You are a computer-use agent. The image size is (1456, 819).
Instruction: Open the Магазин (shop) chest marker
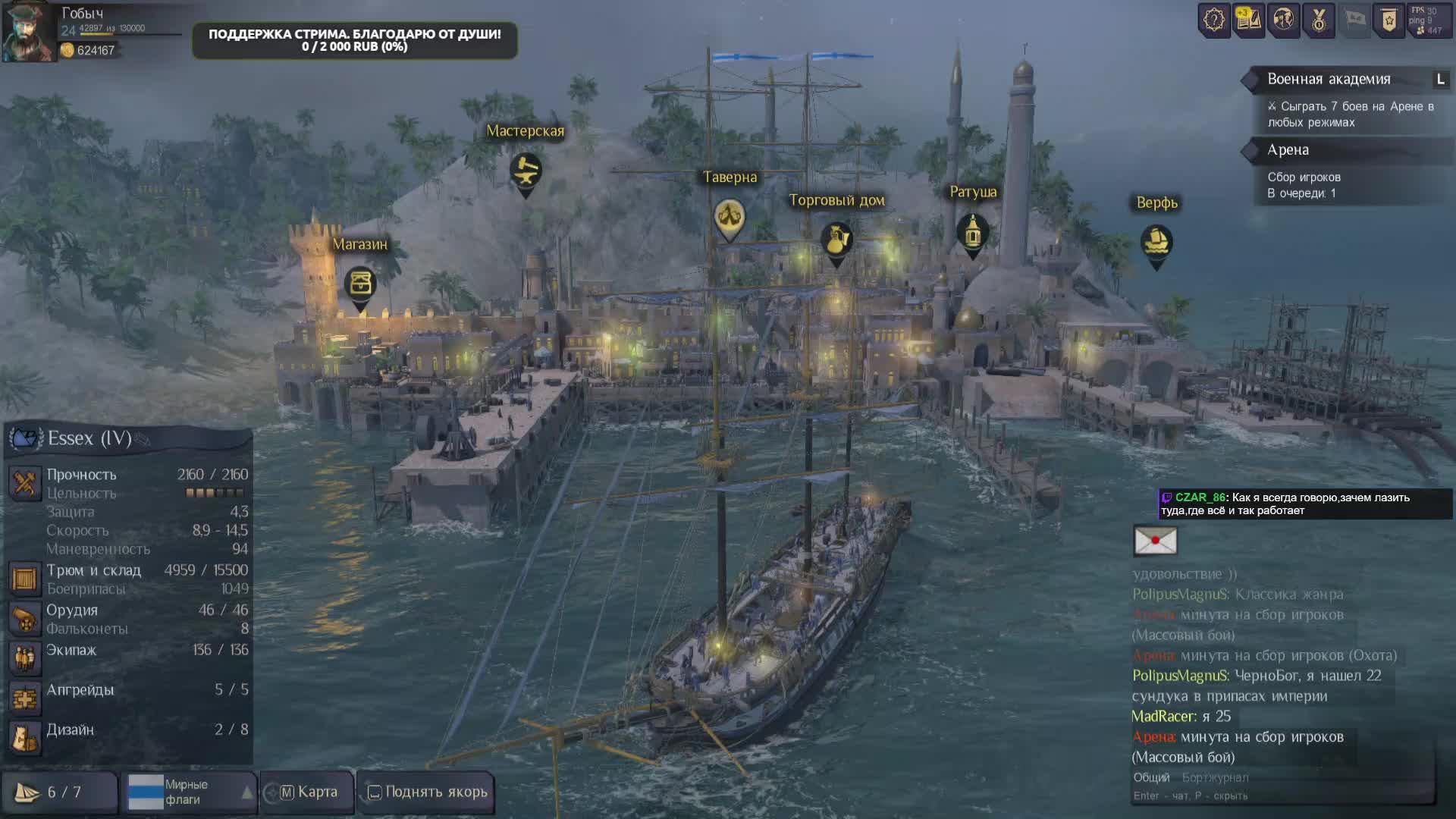point(360,284)
